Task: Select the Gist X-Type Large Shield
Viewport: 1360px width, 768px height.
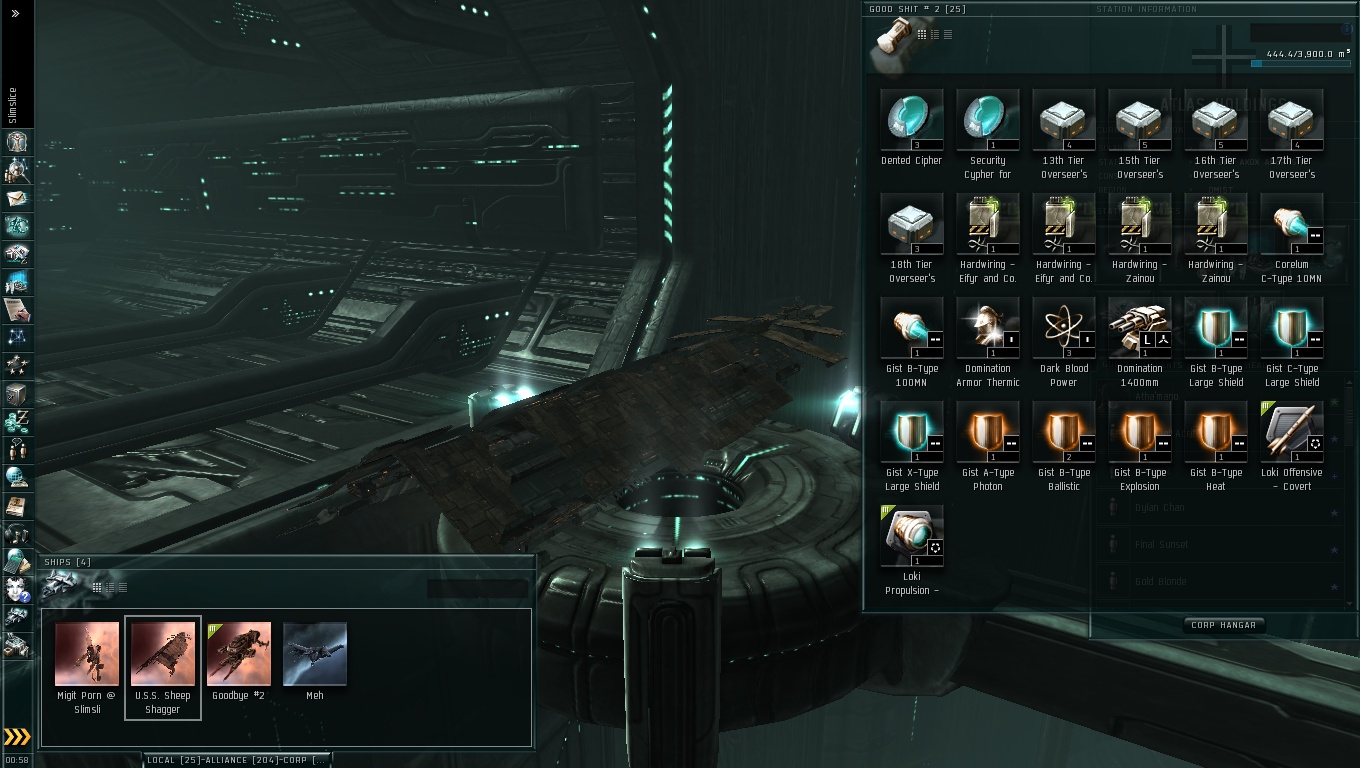Action: point(911,432)
